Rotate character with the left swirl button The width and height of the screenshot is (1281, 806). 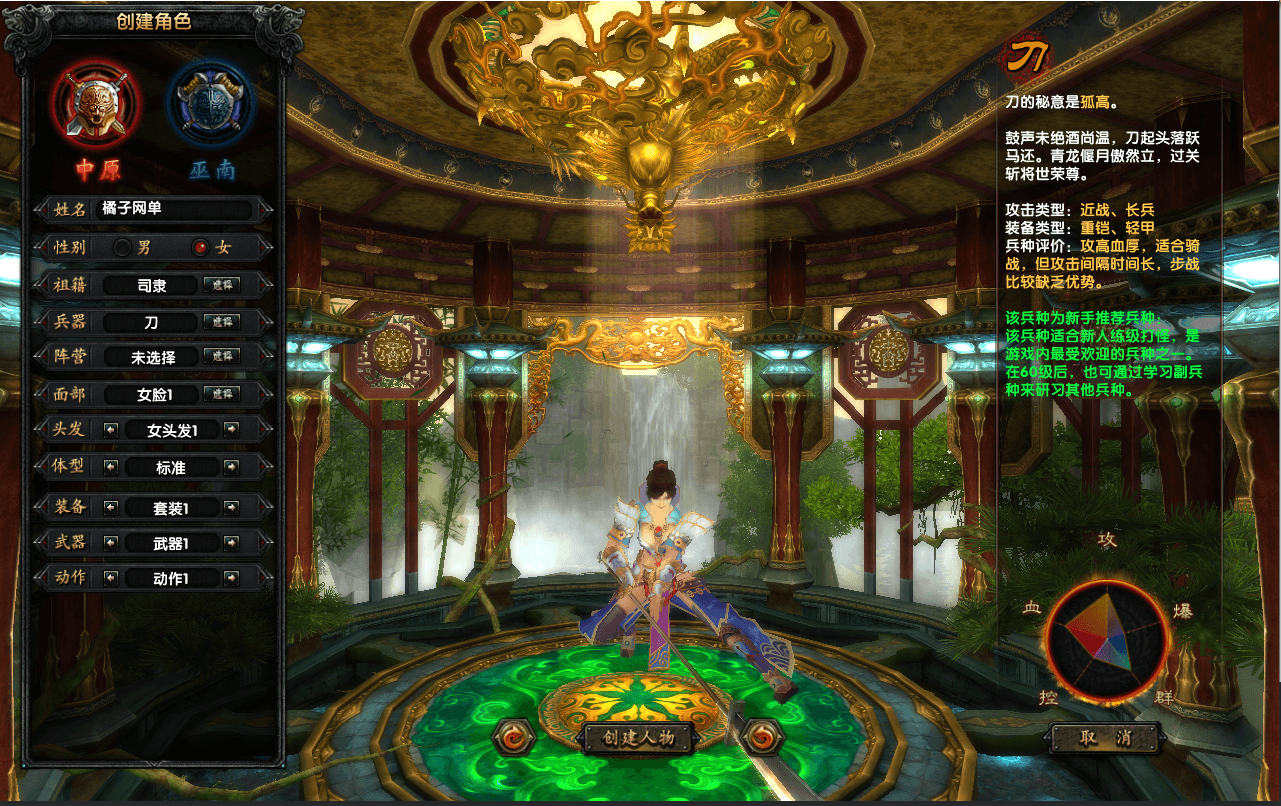(x=515, y=738)
